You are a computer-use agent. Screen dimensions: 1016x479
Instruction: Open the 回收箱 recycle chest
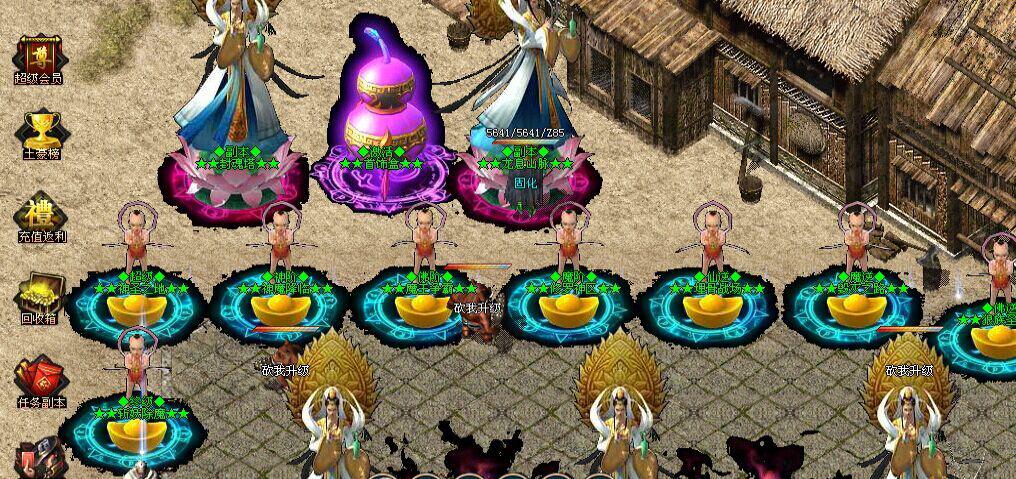click(x=40, y=297)
